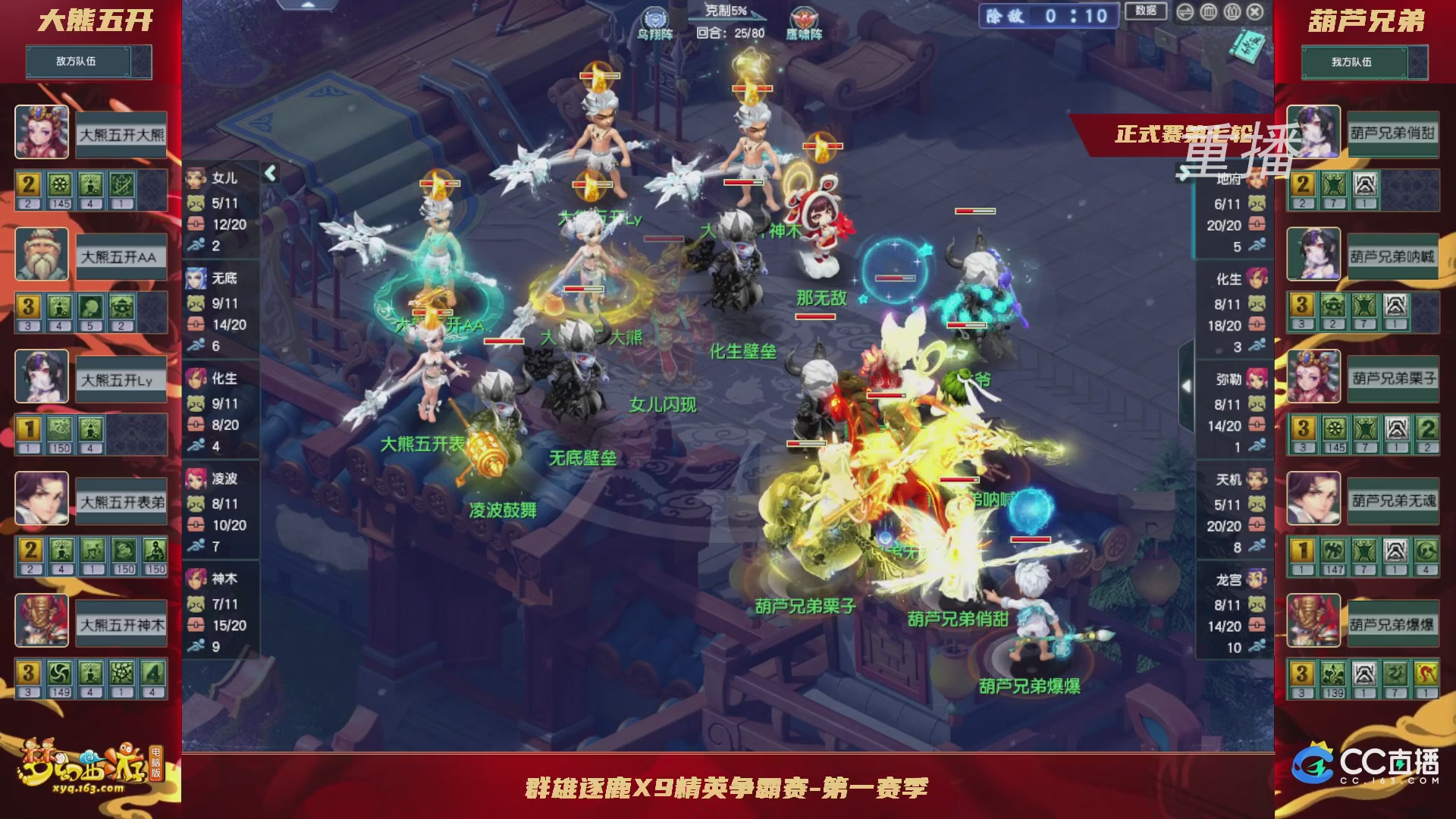
Task: Click the 数据 button near the timer
Action: [1146, 12]
